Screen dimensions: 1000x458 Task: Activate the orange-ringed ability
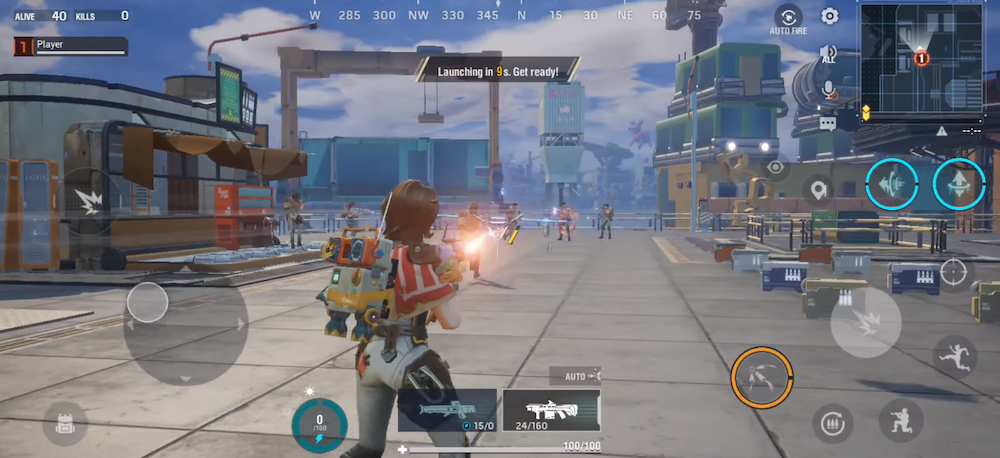coord(762,377)
